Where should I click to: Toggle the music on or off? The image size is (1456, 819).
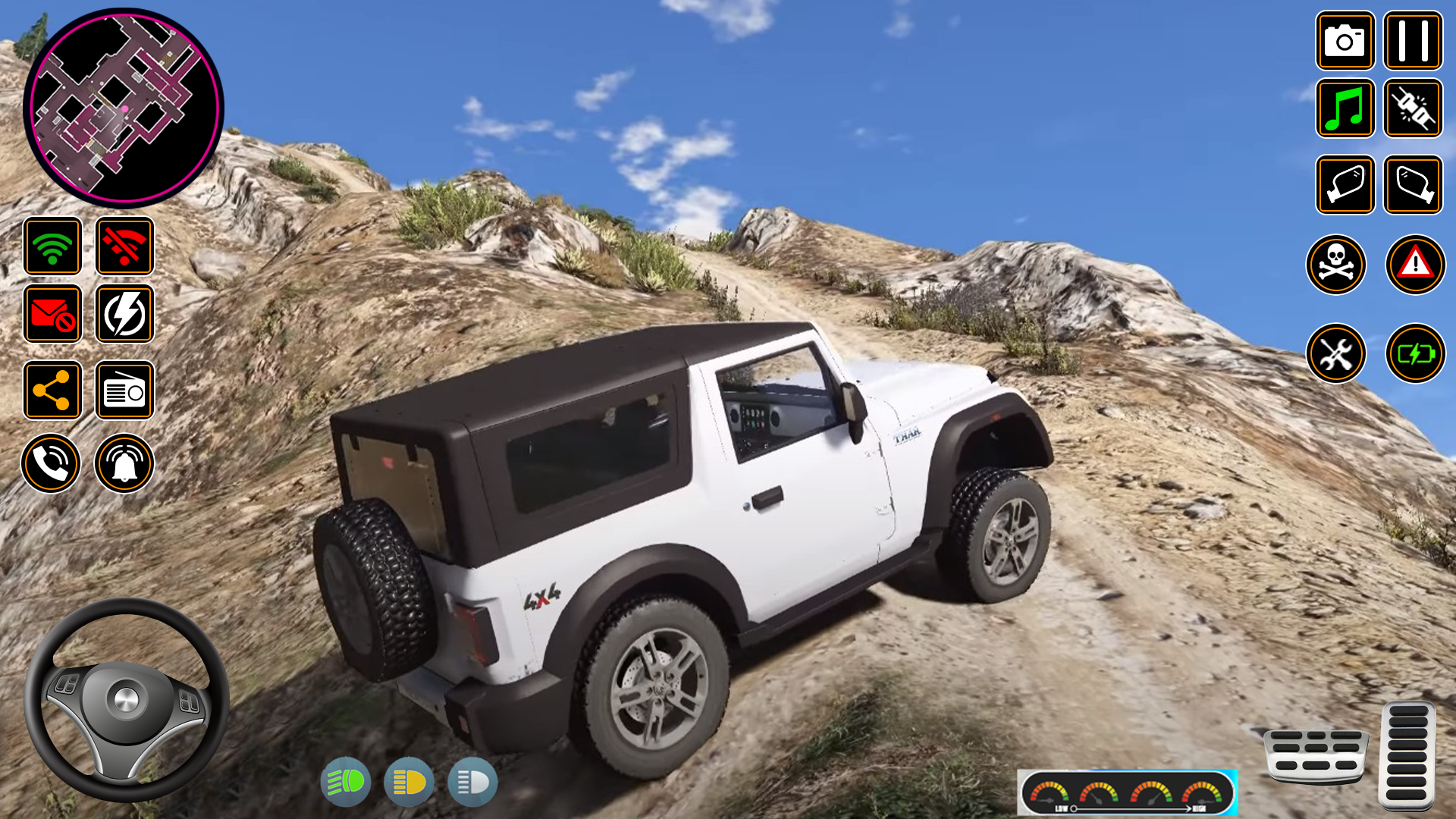pyautogui.click(x=1345, y=109)
